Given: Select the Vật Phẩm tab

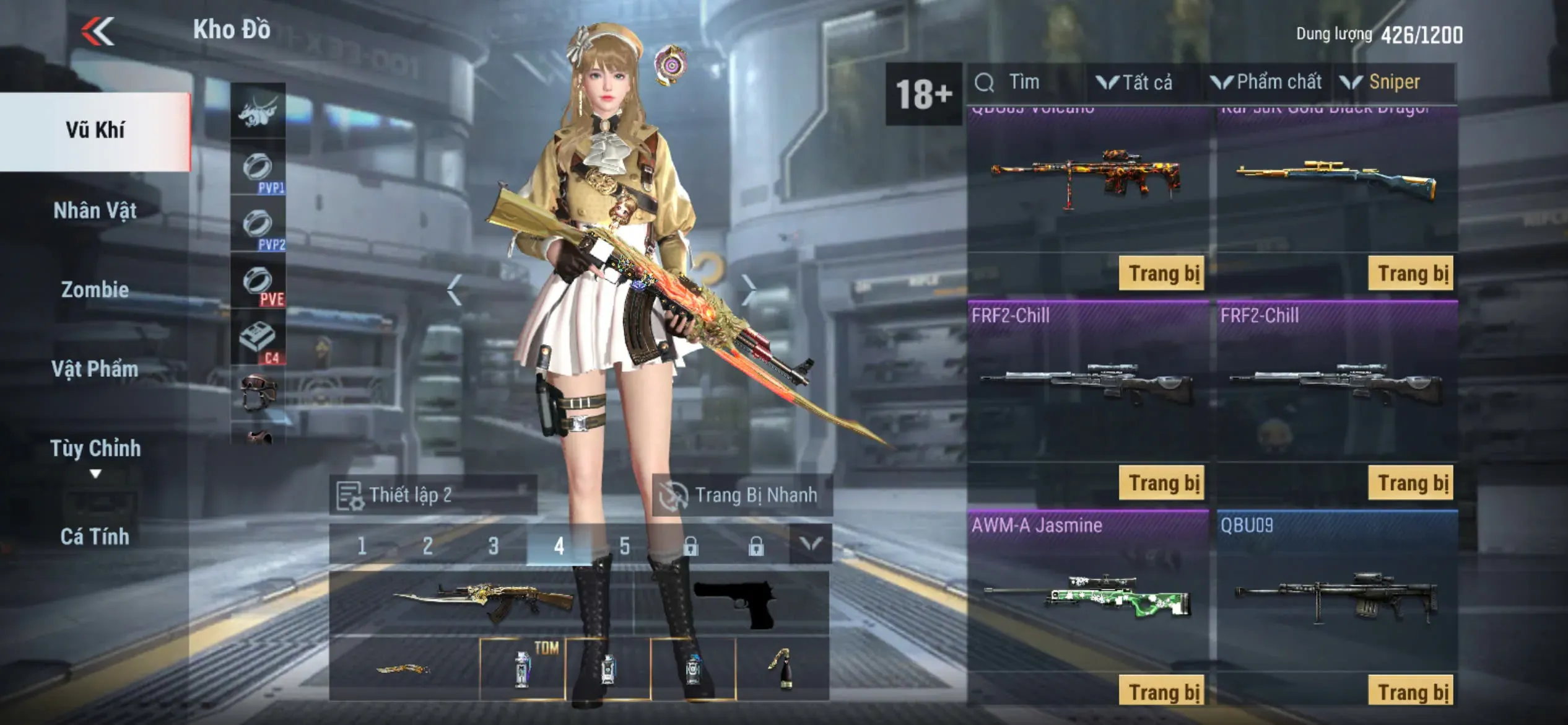Looking at the screenshot, I should coord(95,369).
